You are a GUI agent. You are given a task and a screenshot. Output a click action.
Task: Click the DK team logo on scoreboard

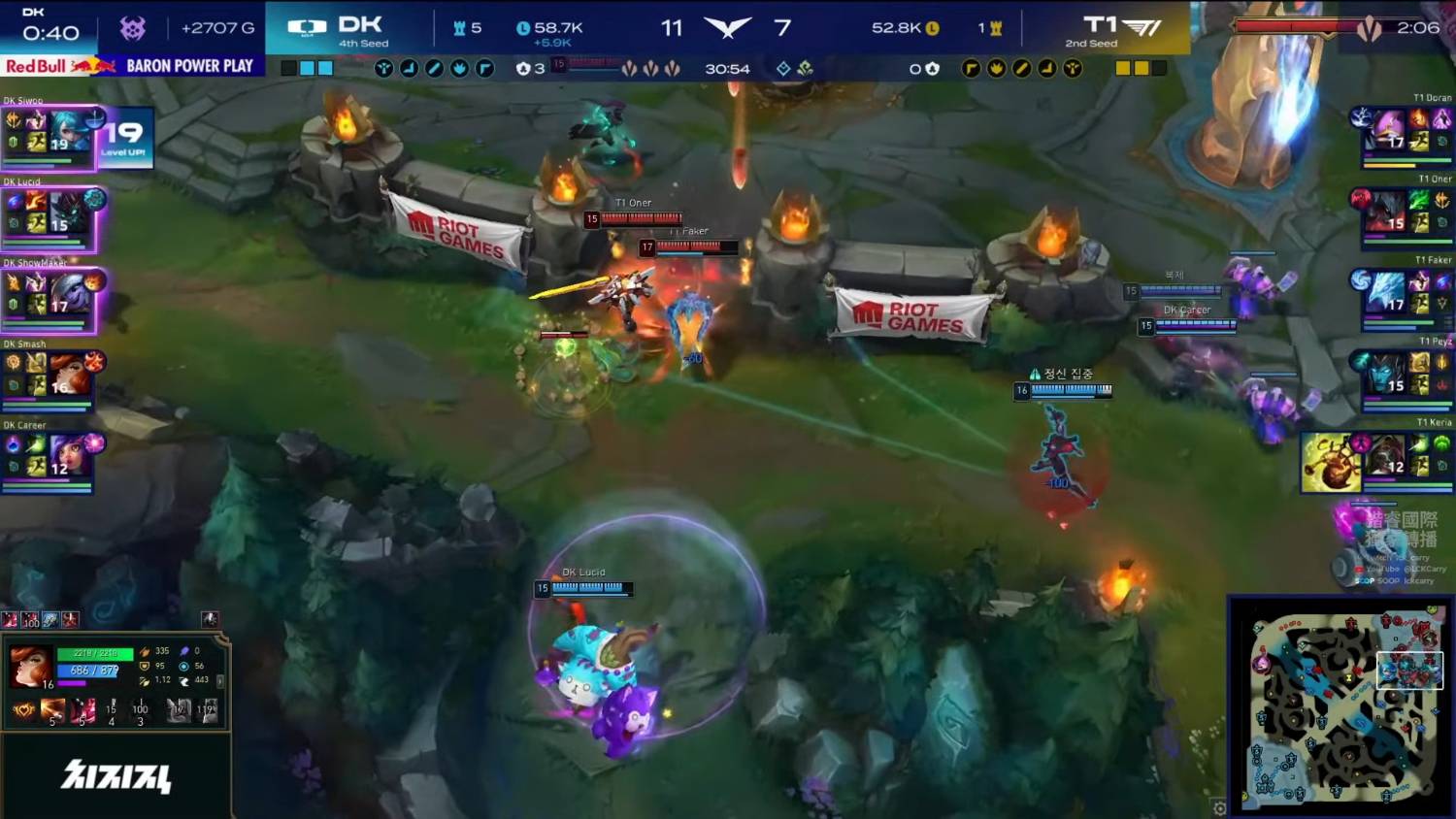[307, 29]
